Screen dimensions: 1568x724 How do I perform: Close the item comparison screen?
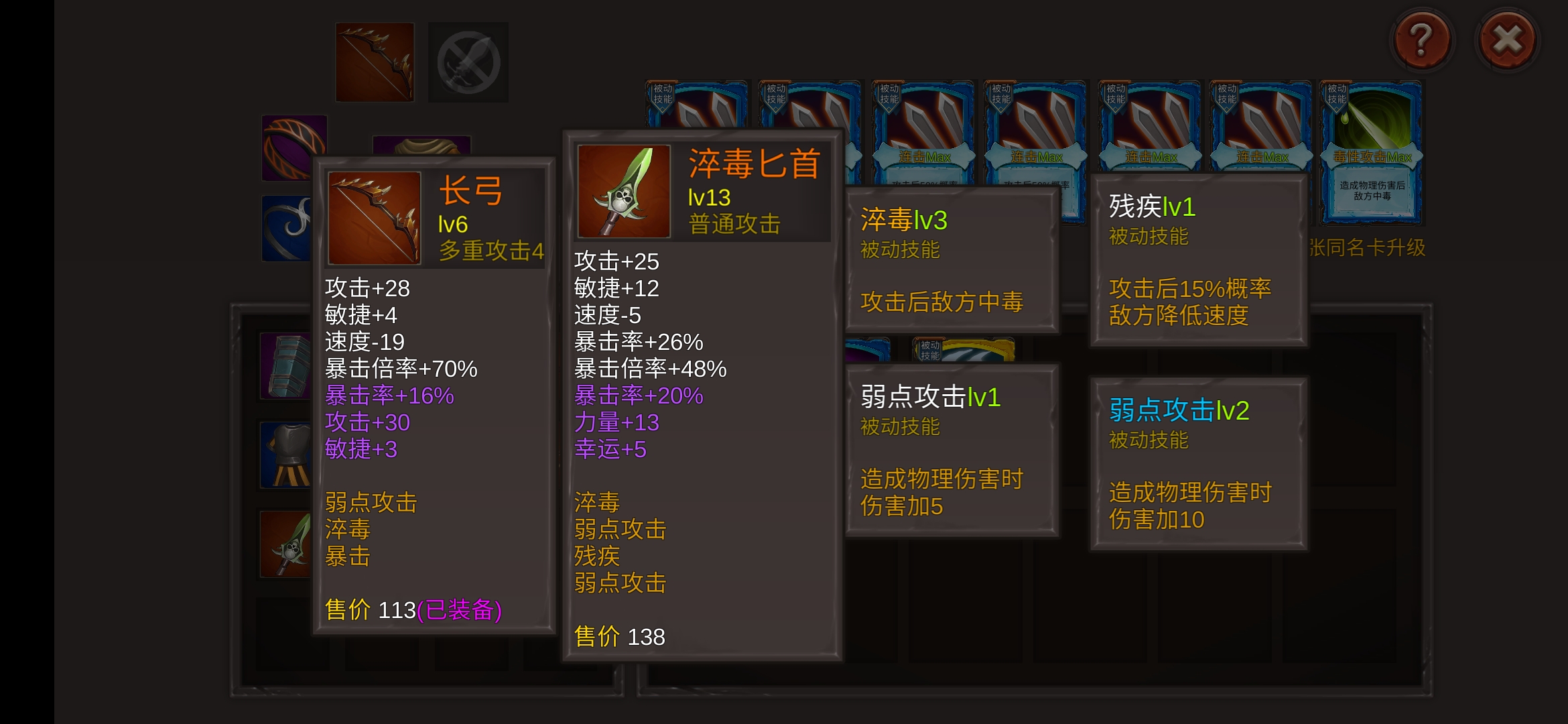tap(1508, 40)
